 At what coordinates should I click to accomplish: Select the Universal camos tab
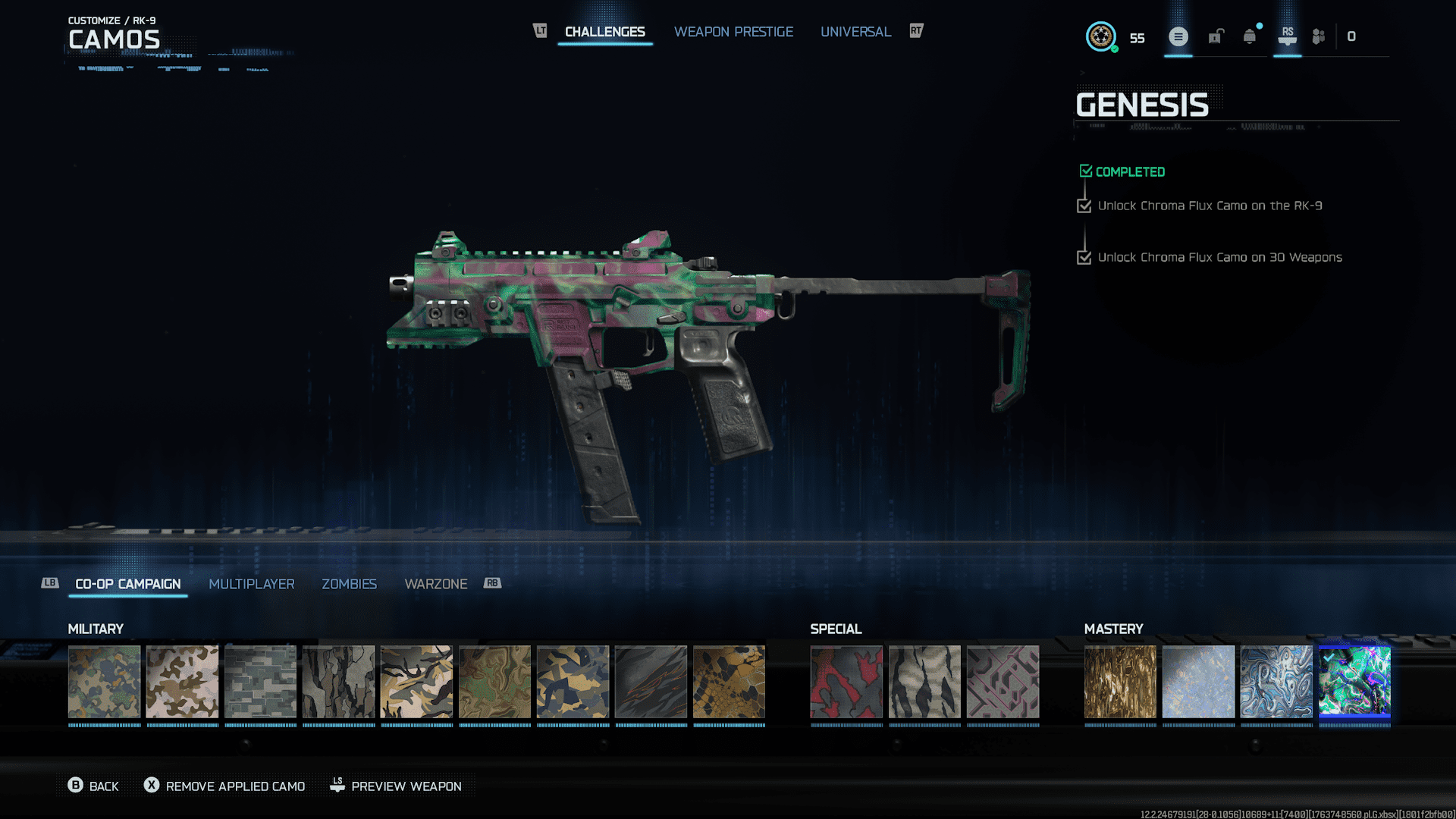coord(855,32)
